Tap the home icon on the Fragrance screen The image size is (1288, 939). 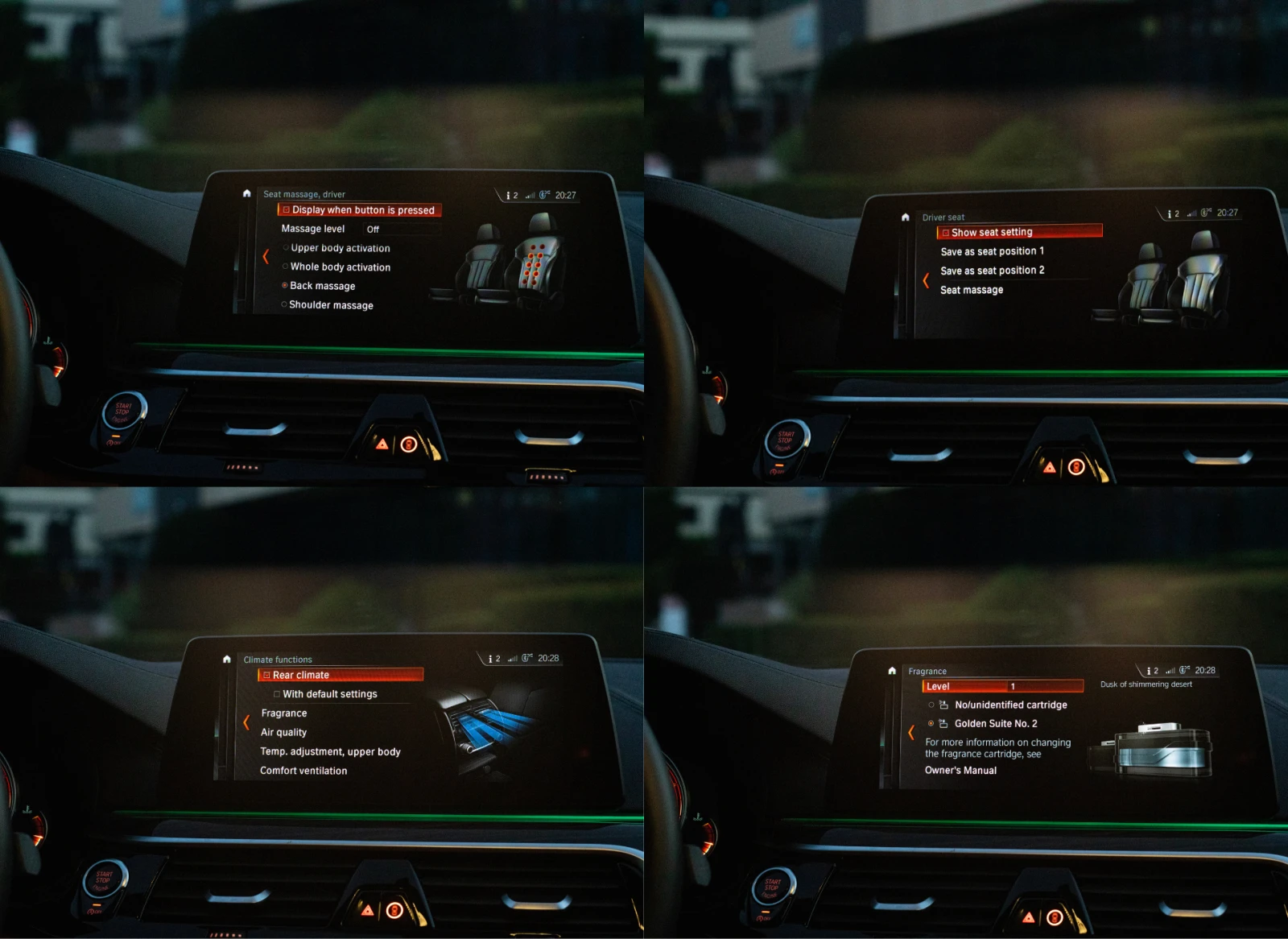[894, 671]
